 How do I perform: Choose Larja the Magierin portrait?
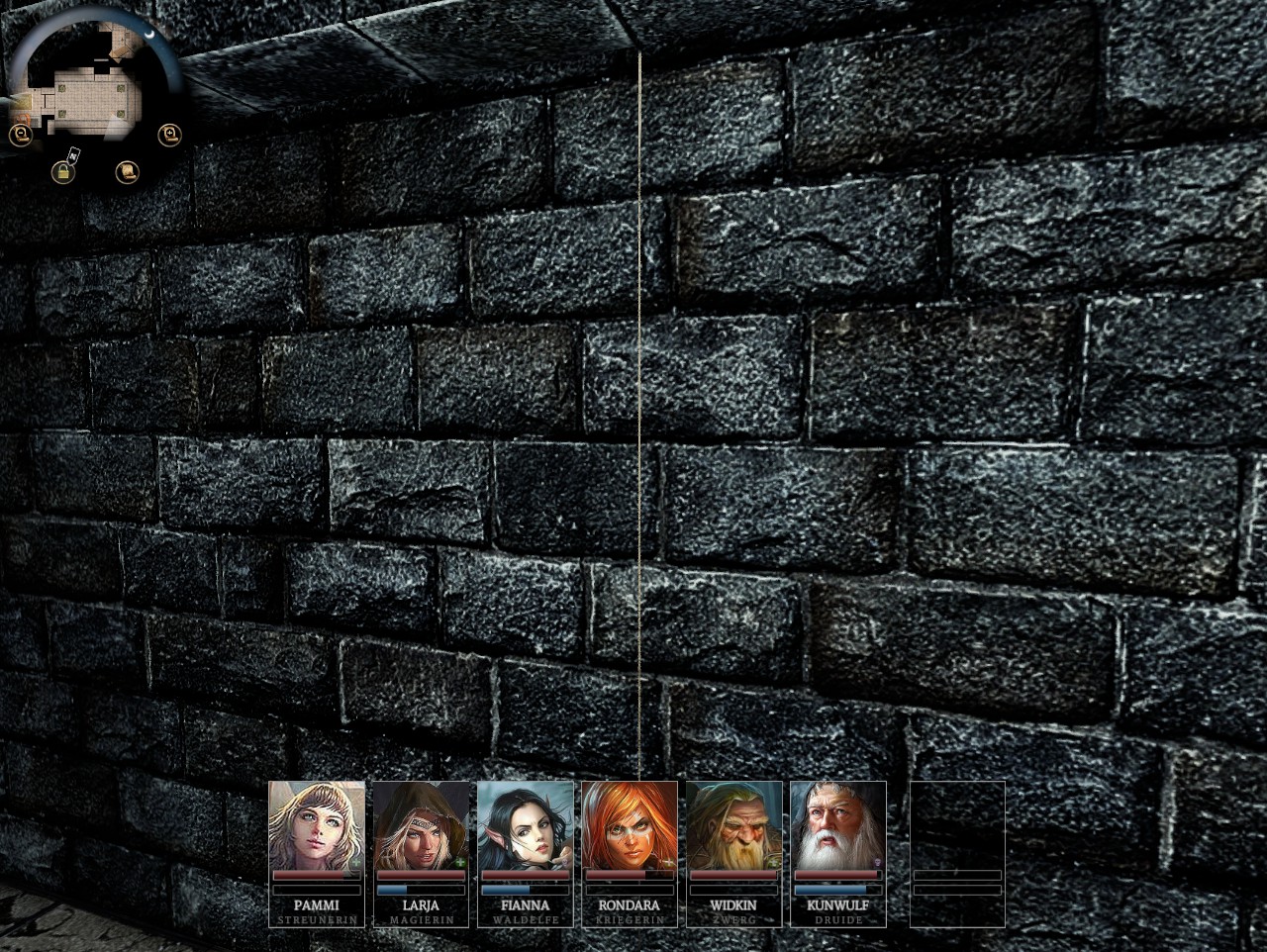click(422, 825)
